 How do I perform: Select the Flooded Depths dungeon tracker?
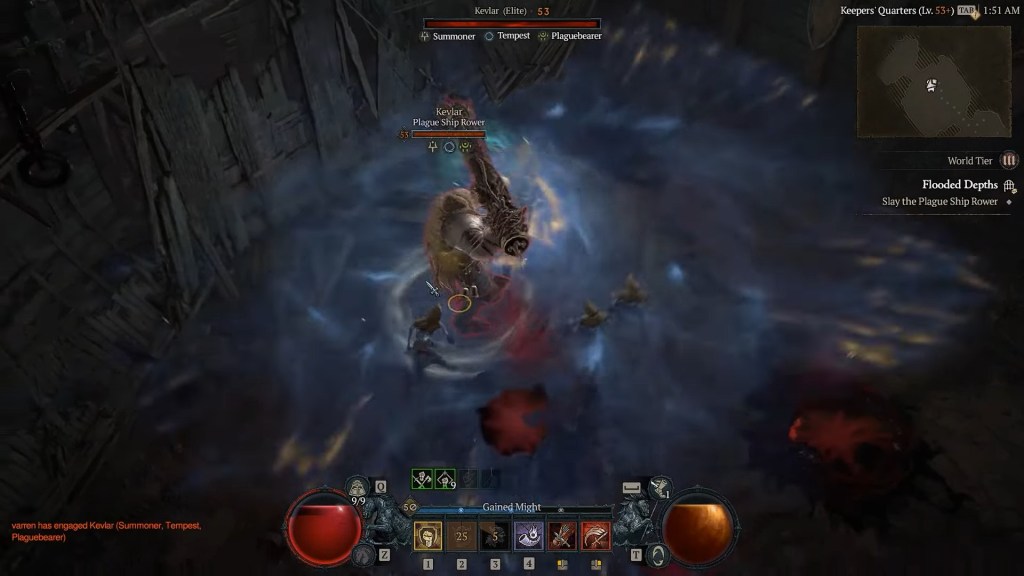click(x=959, y=185)
